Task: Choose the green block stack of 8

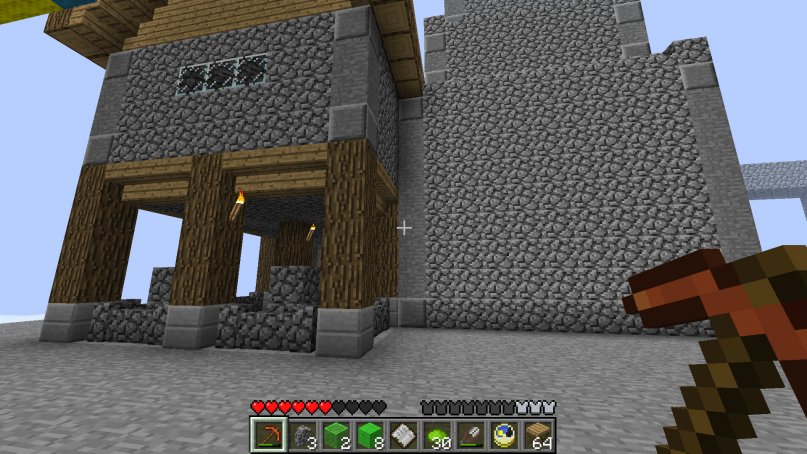Action: click(x=368, y=435)
